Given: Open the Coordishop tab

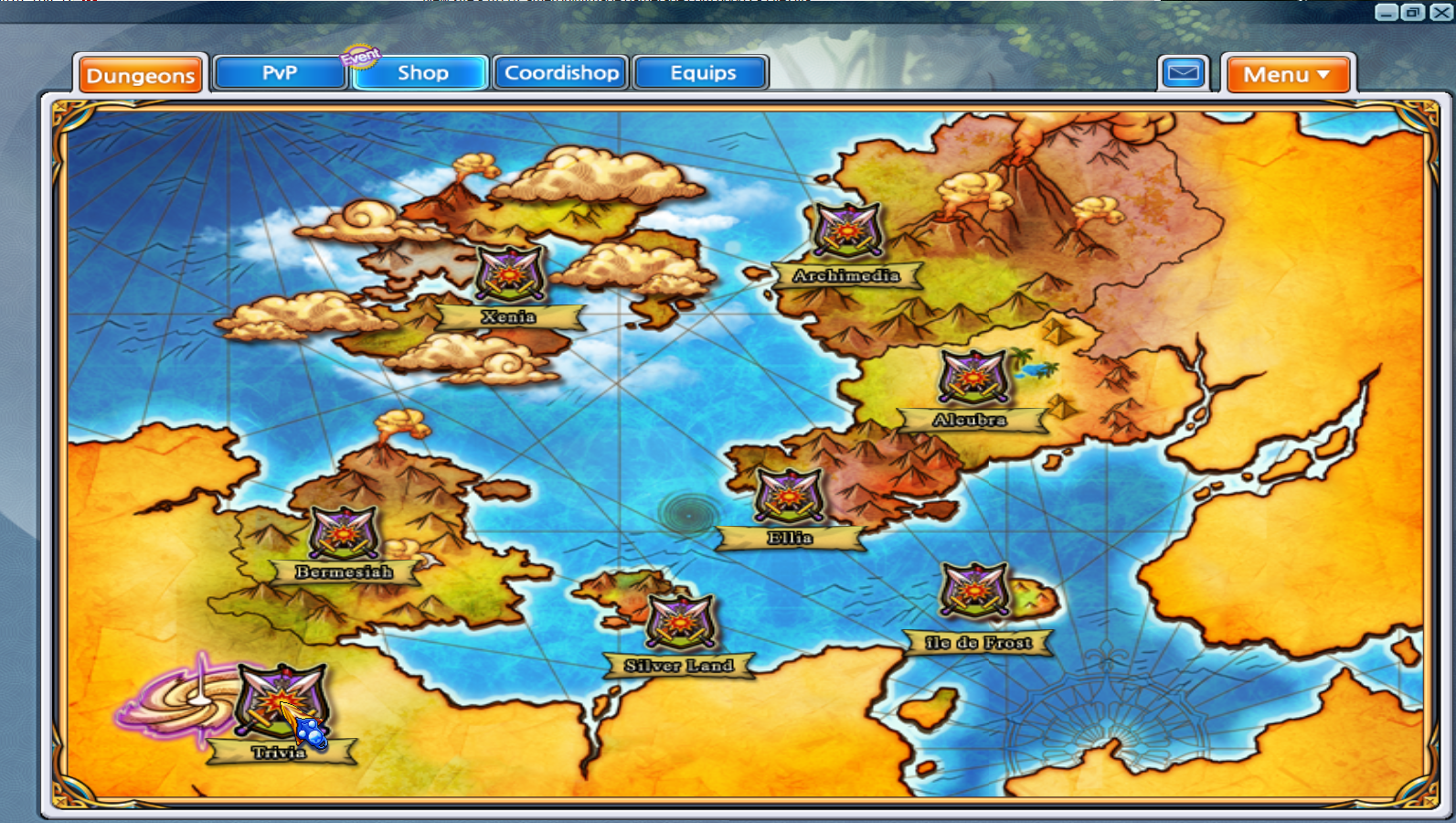Looking at the screenshot, I should (560, 72).
